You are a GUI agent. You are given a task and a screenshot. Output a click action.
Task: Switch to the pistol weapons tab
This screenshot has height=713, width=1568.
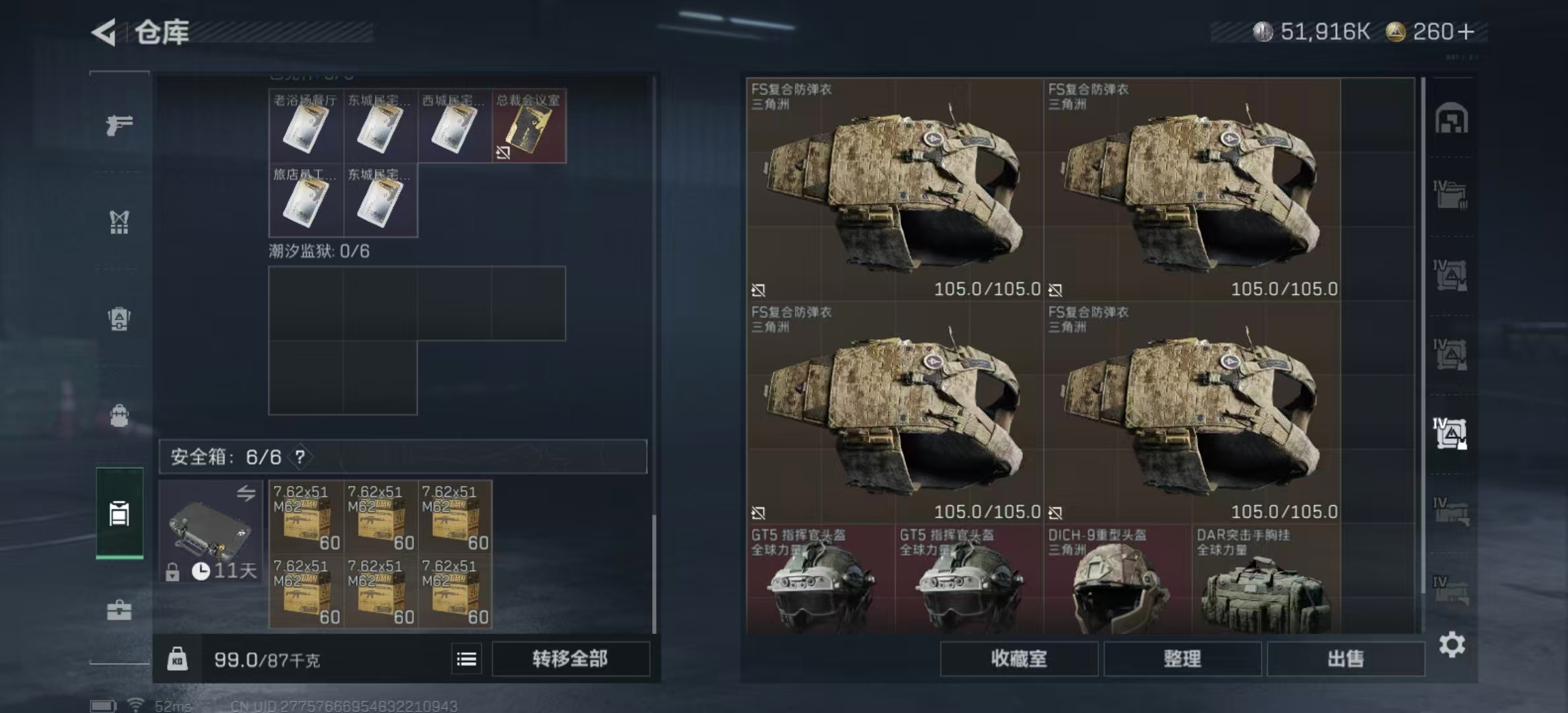pos(119,125)
